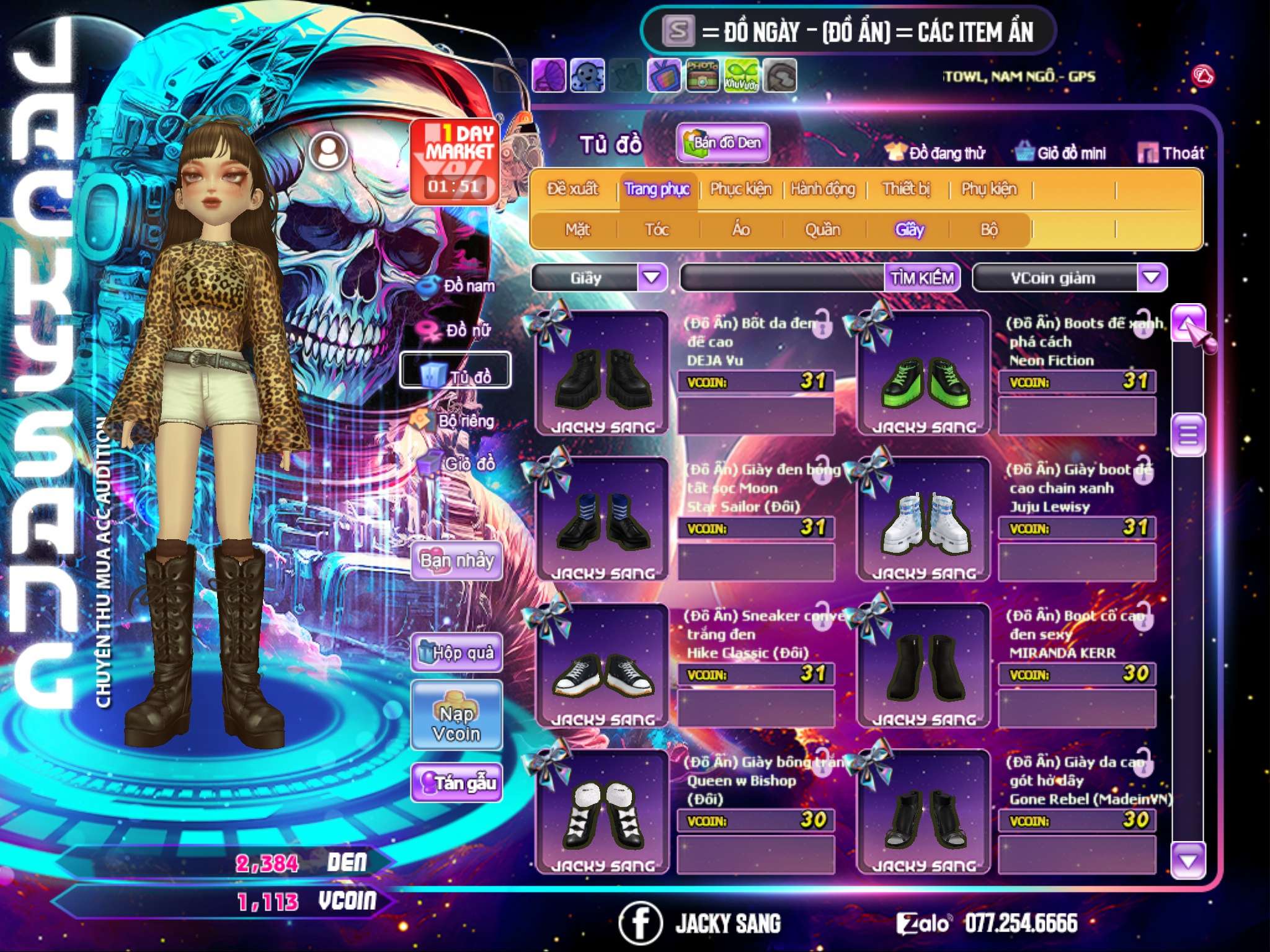Image resolution: width=1270 pixels, height=952 pixels.
Task: Open the Bán đồ Den shop button
Action: [722, 143]
